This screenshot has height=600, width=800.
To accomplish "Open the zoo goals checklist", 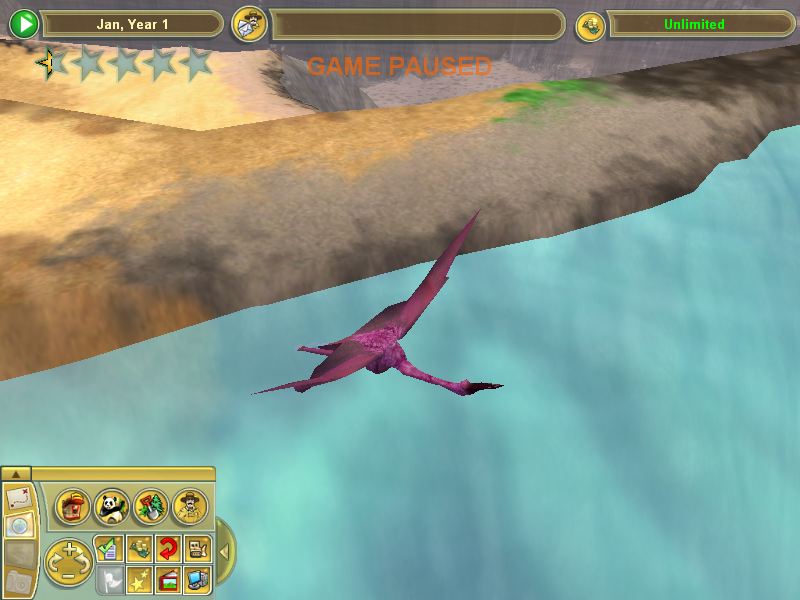I will tap(109, 548).
